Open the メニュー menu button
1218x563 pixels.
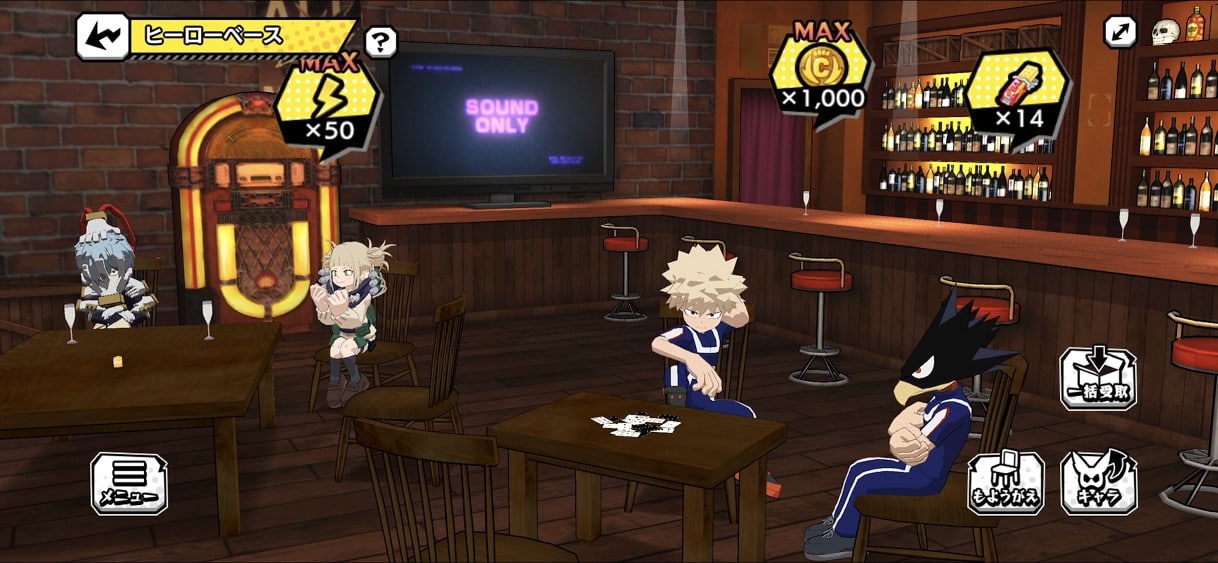click(x=129, y=484)
